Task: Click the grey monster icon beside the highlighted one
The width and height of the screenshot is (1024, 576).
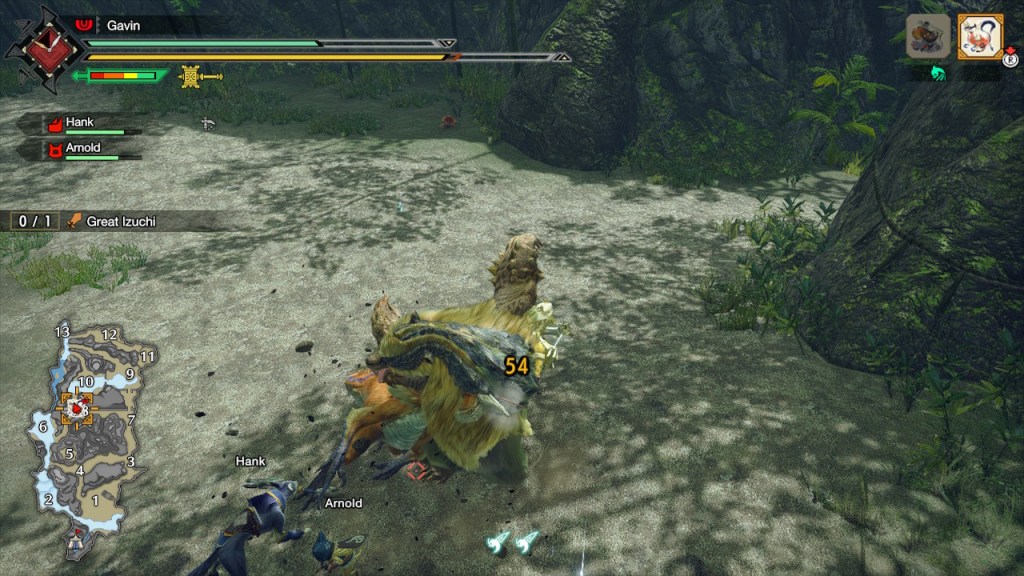Action: (x=928, y=37)
